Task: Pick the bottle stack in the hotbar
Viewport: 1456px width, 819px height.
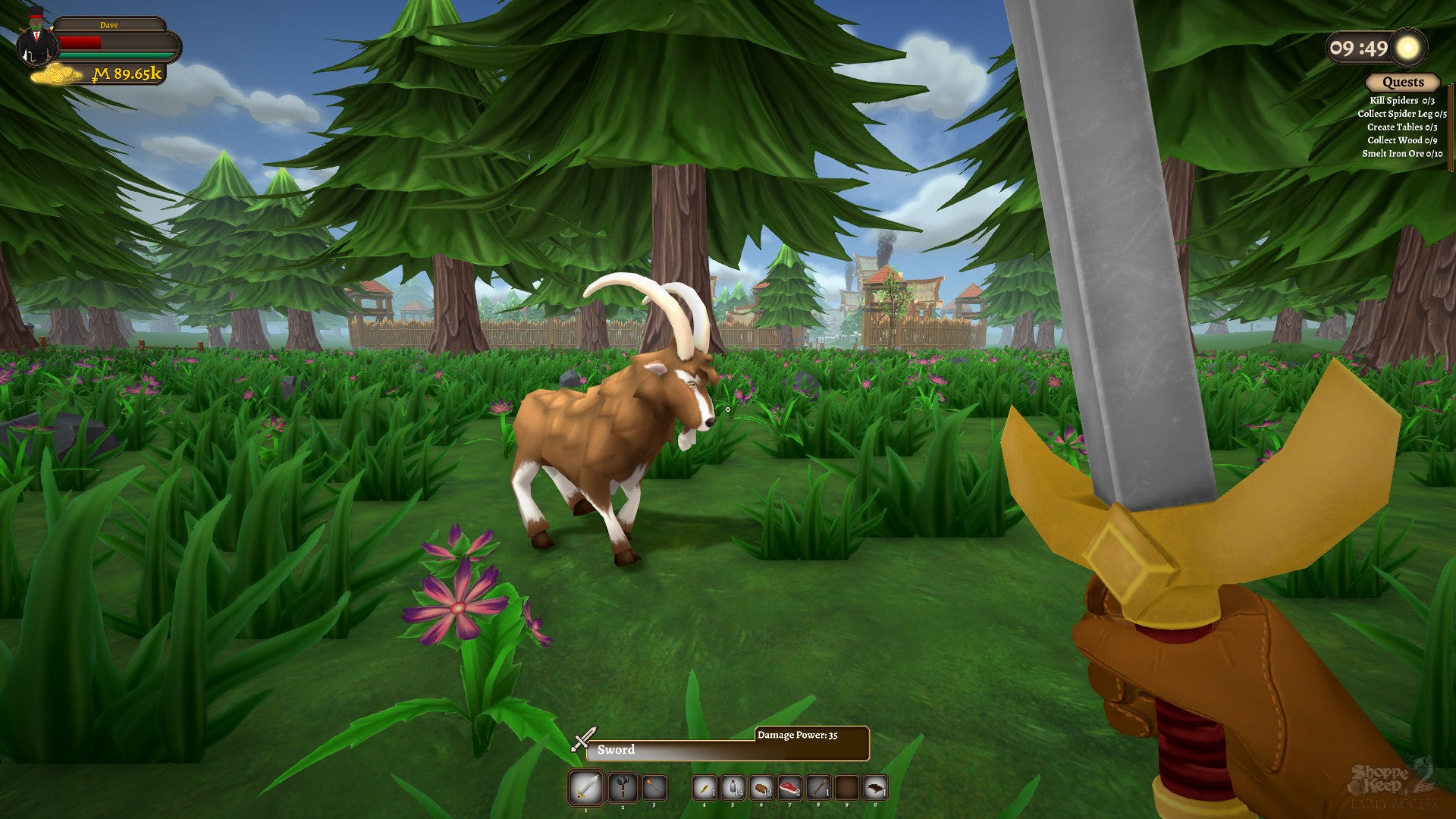Action: (733, 788)
